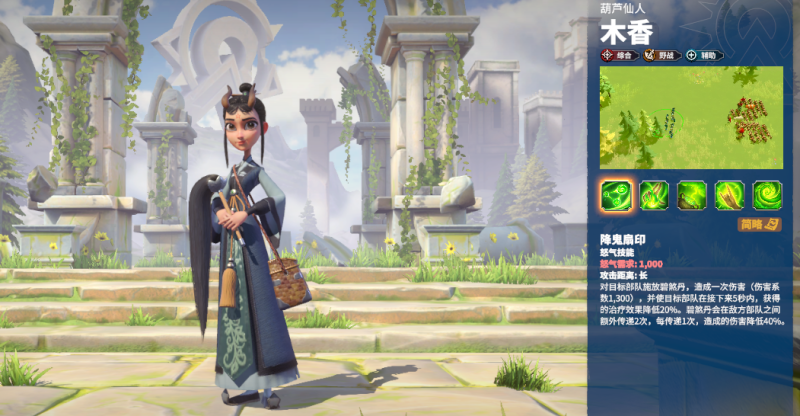Select the third skill icon in the row
Viewport: 800px width, 416px height.
coord(691,193)
